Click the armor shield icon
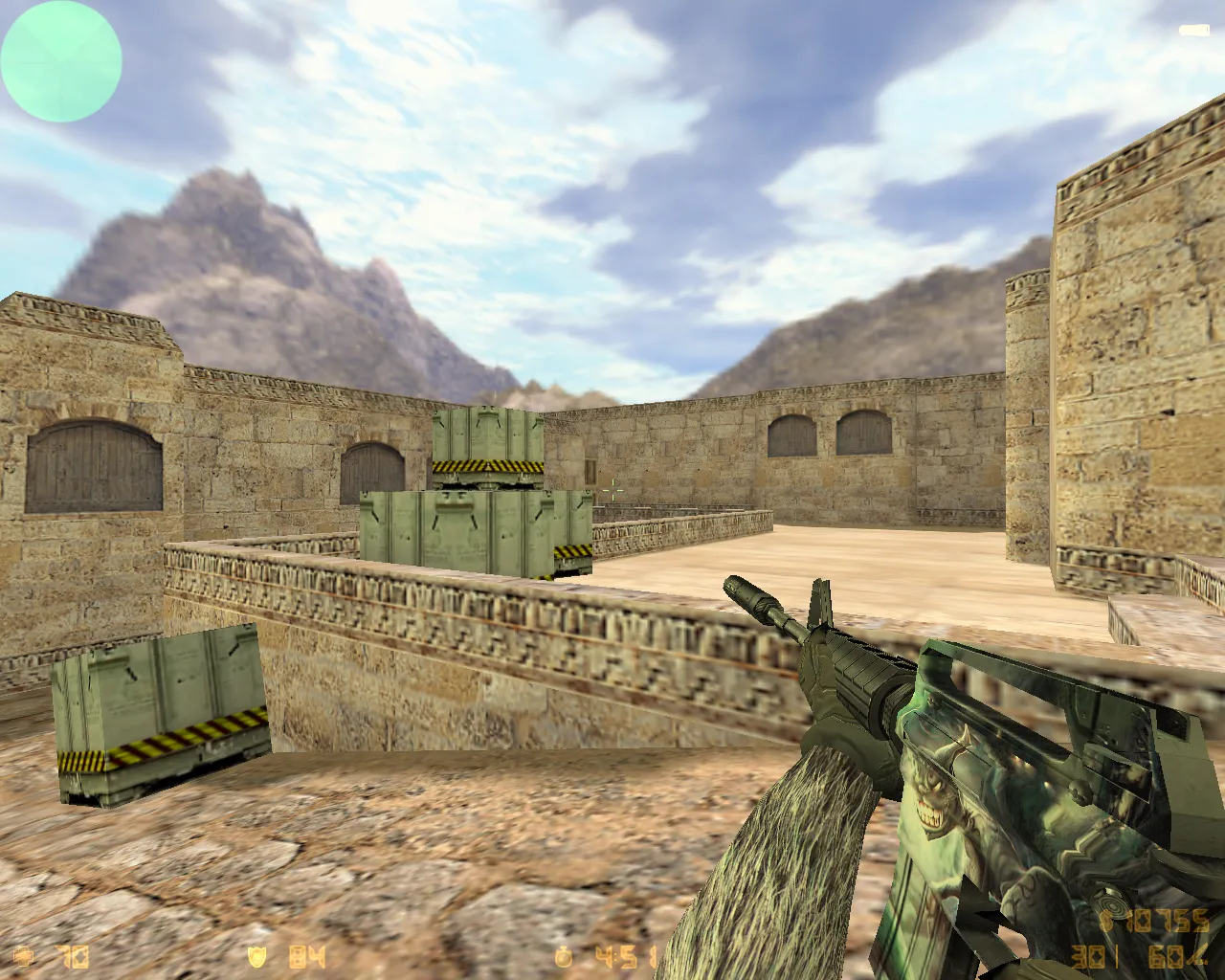The image size is (1225, 980). pos(258,957)
